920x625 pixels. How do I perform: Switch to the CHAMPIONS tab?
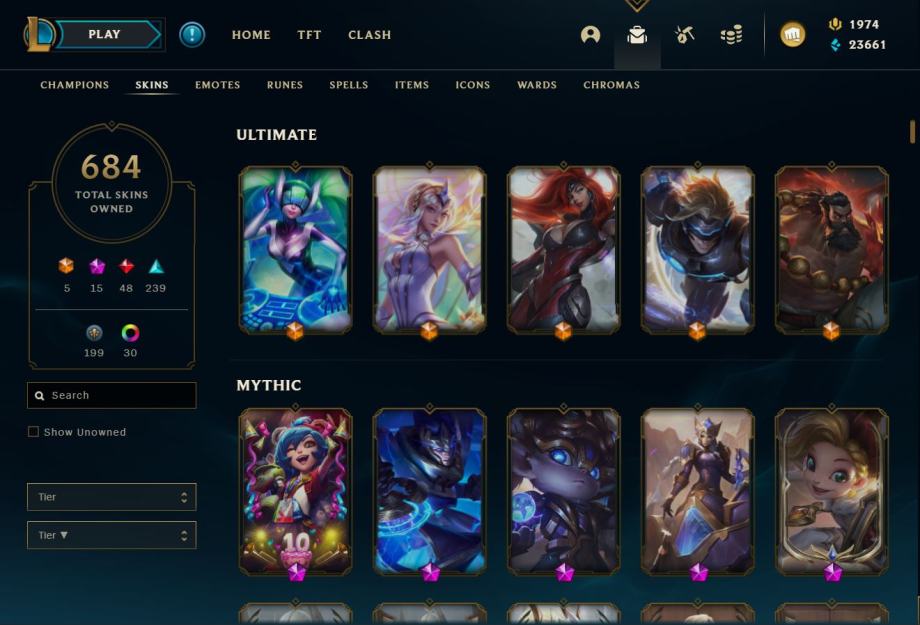74,85
